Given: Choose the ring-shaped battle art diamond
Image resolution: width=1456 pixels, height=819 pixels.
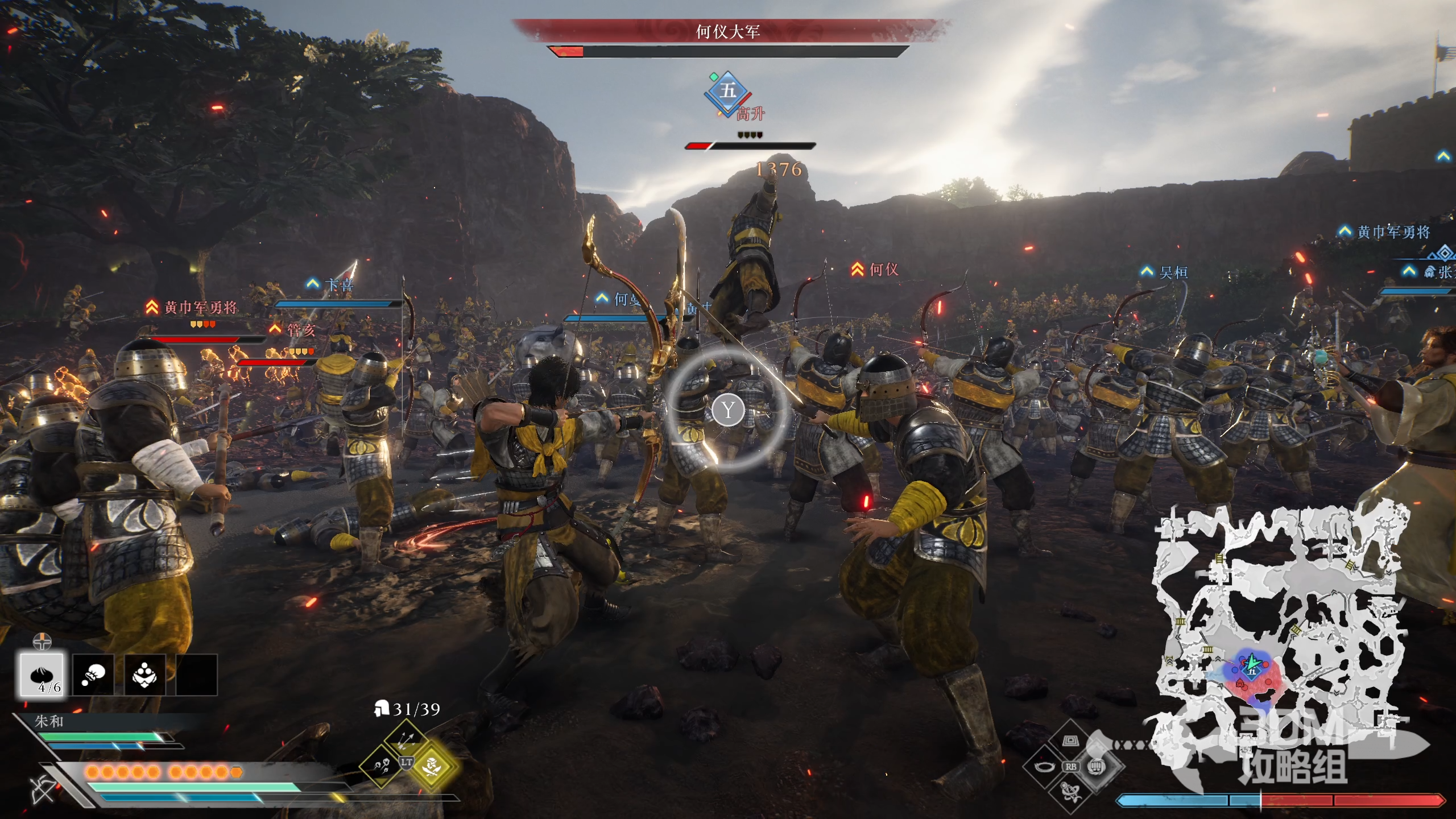Looking at the screenshot, I should point(1044,767).
